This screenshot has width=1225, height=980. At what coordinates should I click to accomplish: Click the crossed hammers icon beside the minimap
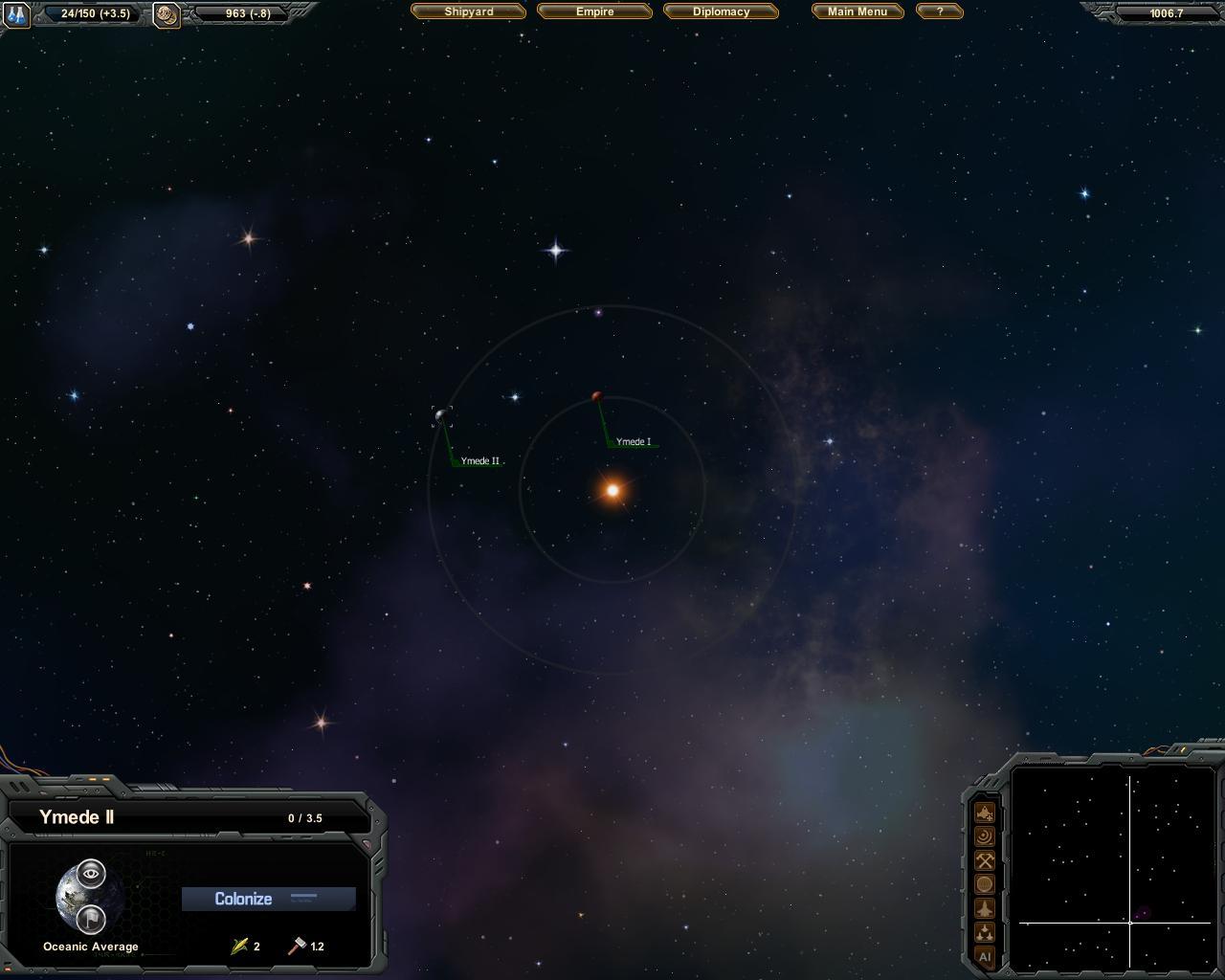click(984, 861)
